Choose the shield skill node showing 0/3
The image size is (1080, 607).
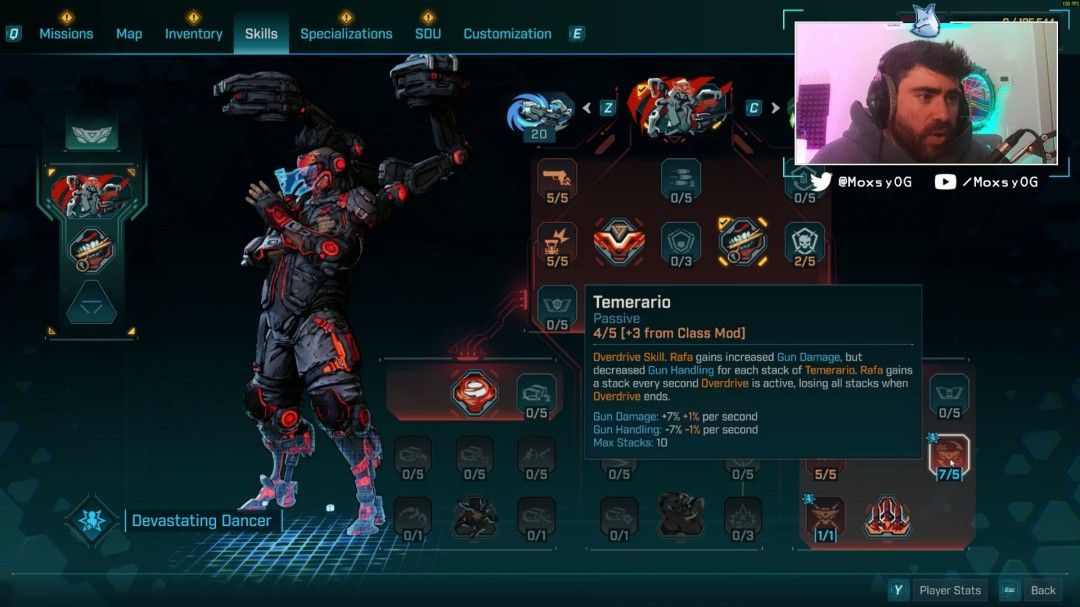[681, 241]
